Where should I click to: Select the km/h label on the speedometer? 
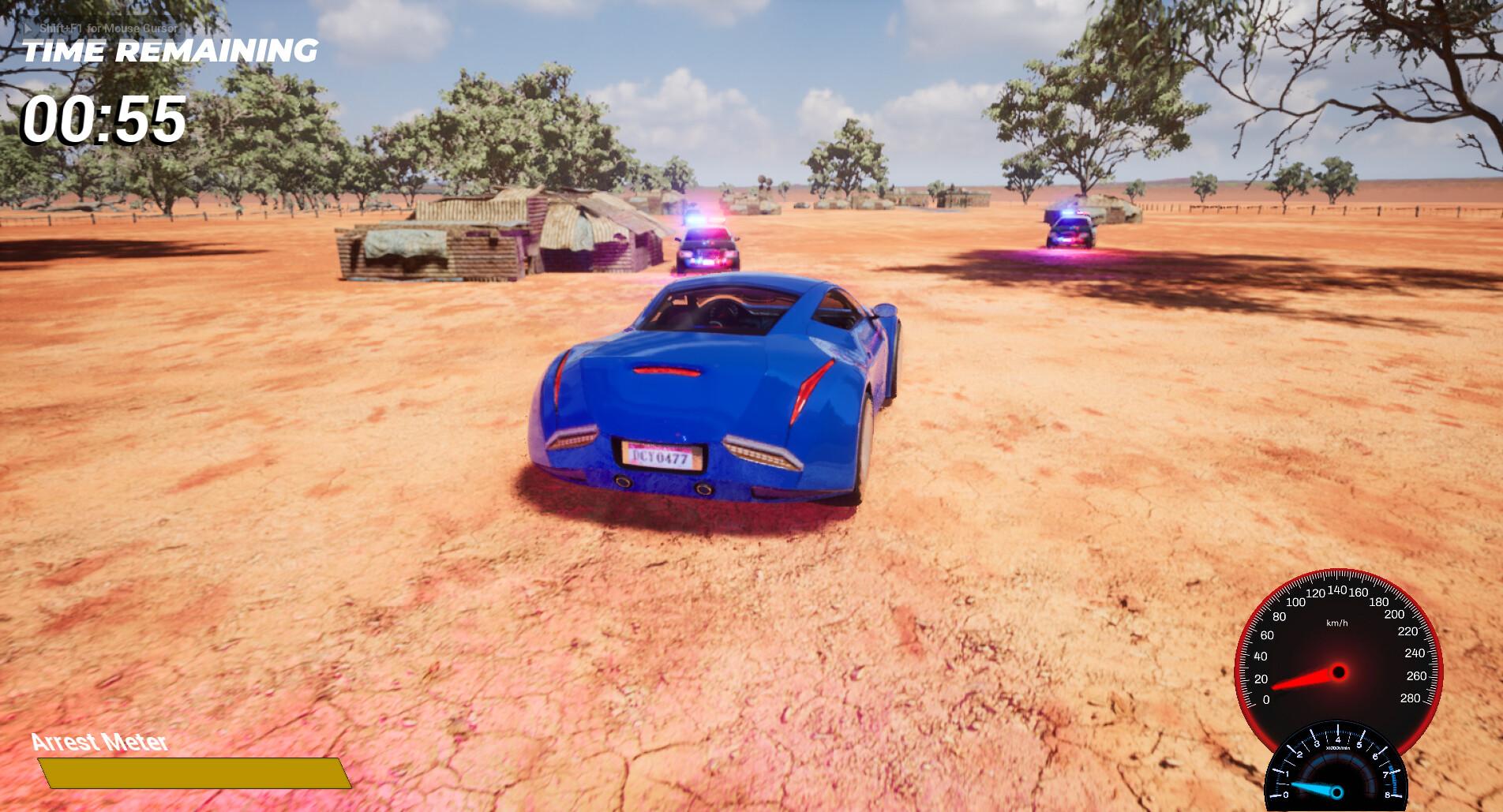click(x=1338, y=623)
